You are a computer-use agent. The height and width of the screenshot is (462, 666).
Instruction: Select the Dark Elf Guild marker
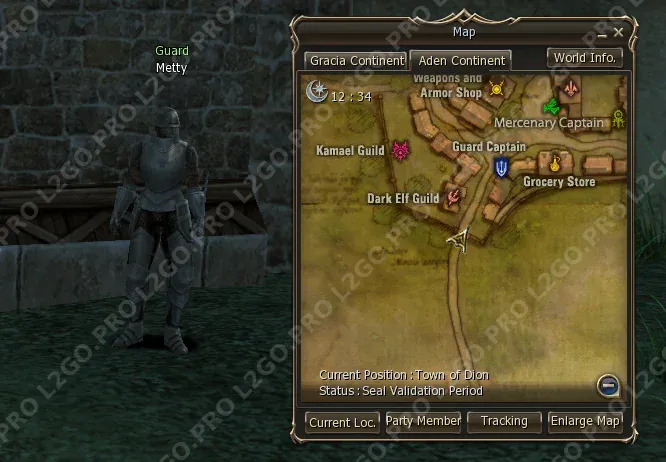453,196
